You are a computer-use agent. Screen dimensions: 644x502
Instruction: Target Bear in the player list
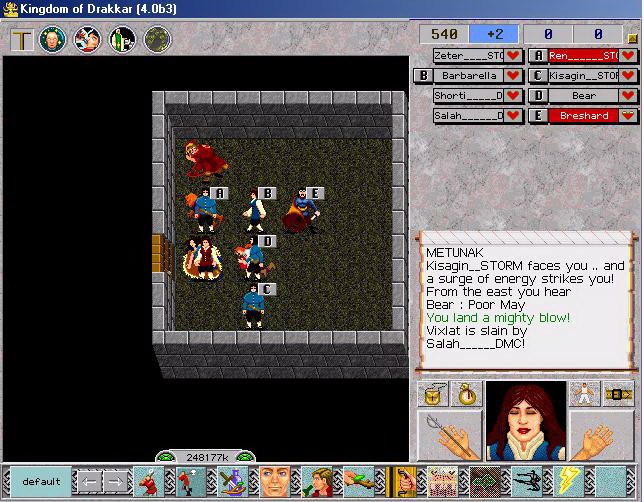[584, 95]
